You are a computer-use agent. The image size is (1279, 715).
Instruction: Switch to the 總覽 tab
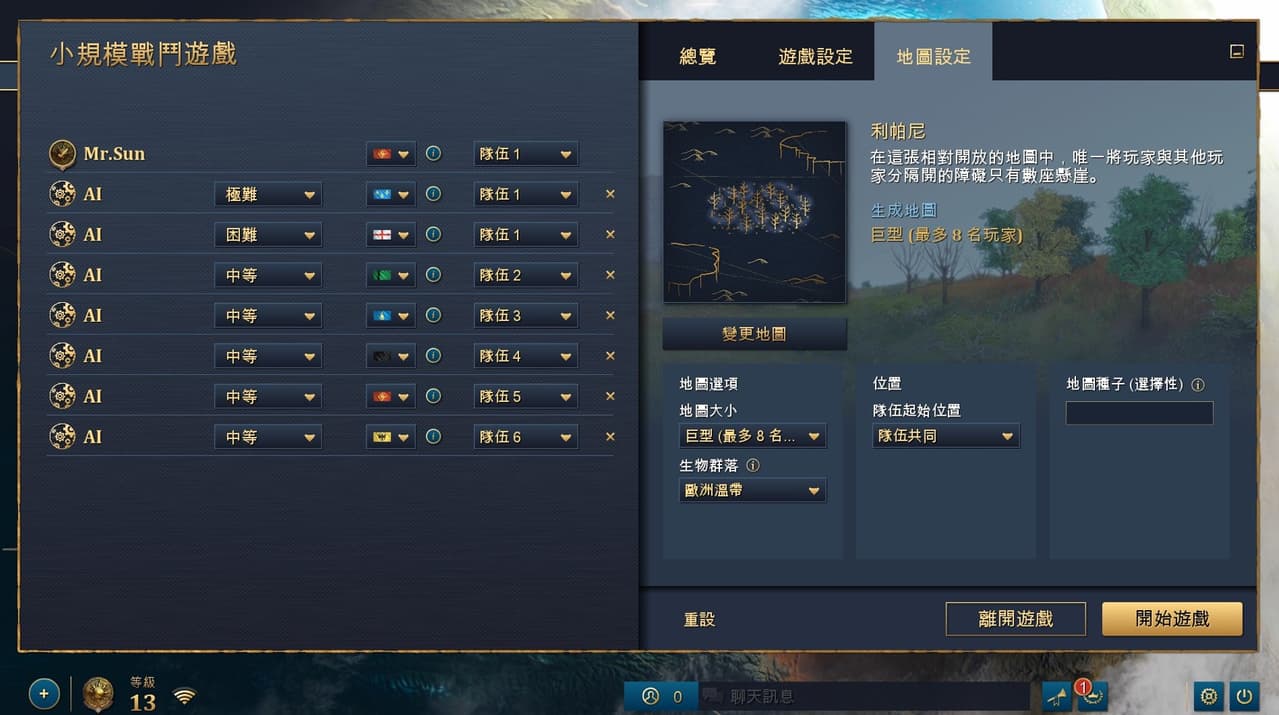697,57
